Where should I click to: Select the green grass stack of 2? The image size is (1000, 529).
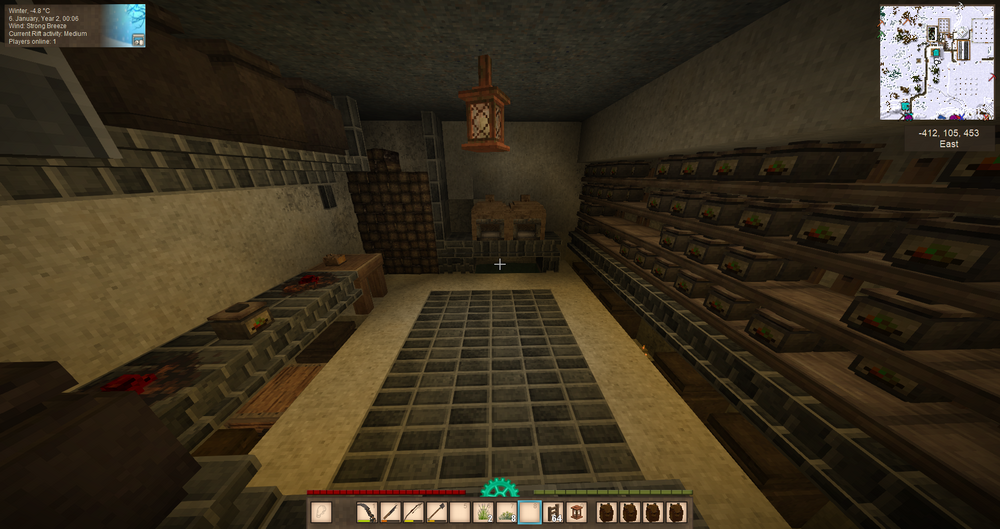tap(483, 513)
